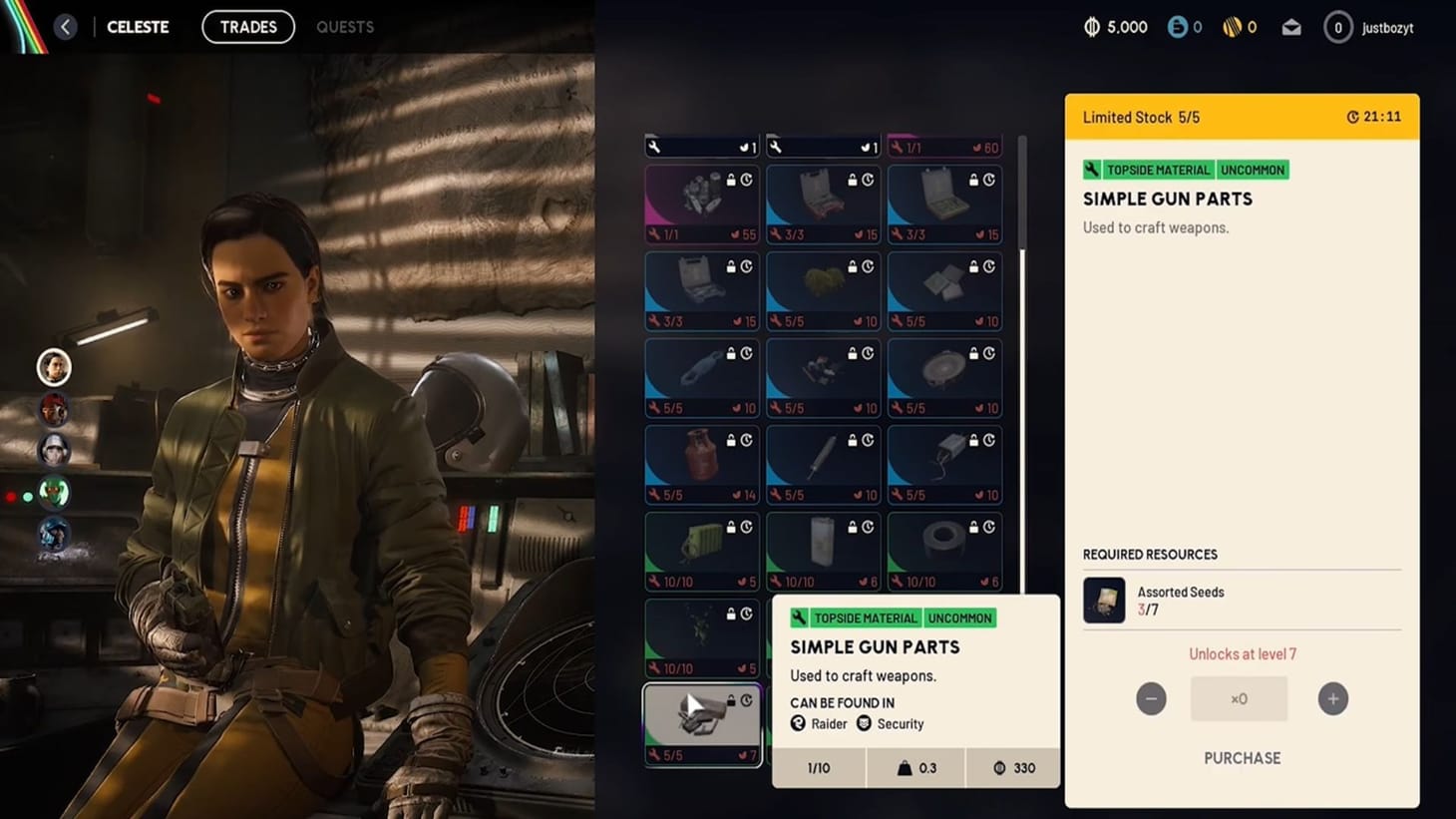Click the clock icon beside the 21:11 timer

tap(1353, 116)
